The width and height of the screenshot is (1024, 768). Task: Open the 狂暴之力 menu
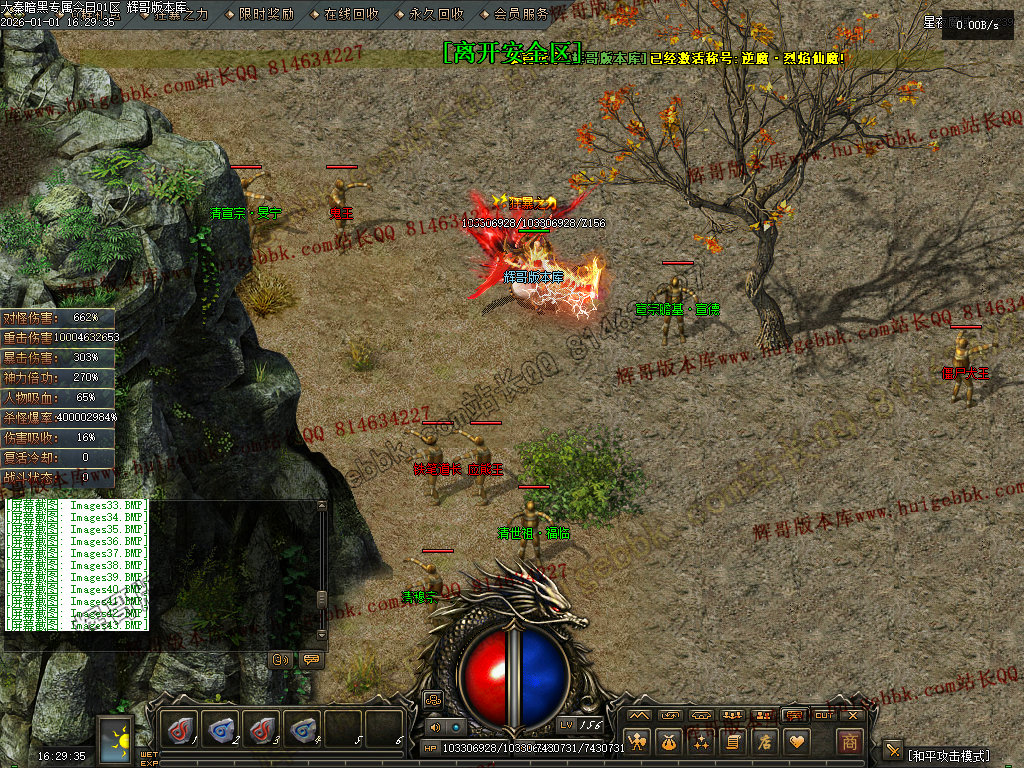(x=181, y=14)
